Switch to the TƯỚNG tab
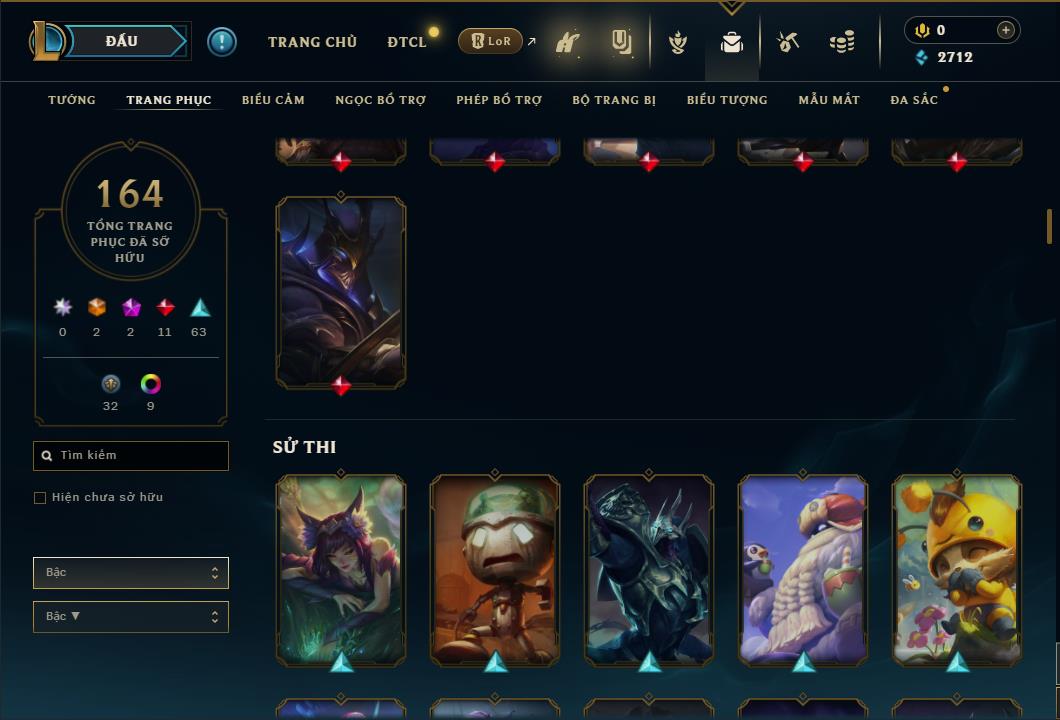 click(72, 100)
